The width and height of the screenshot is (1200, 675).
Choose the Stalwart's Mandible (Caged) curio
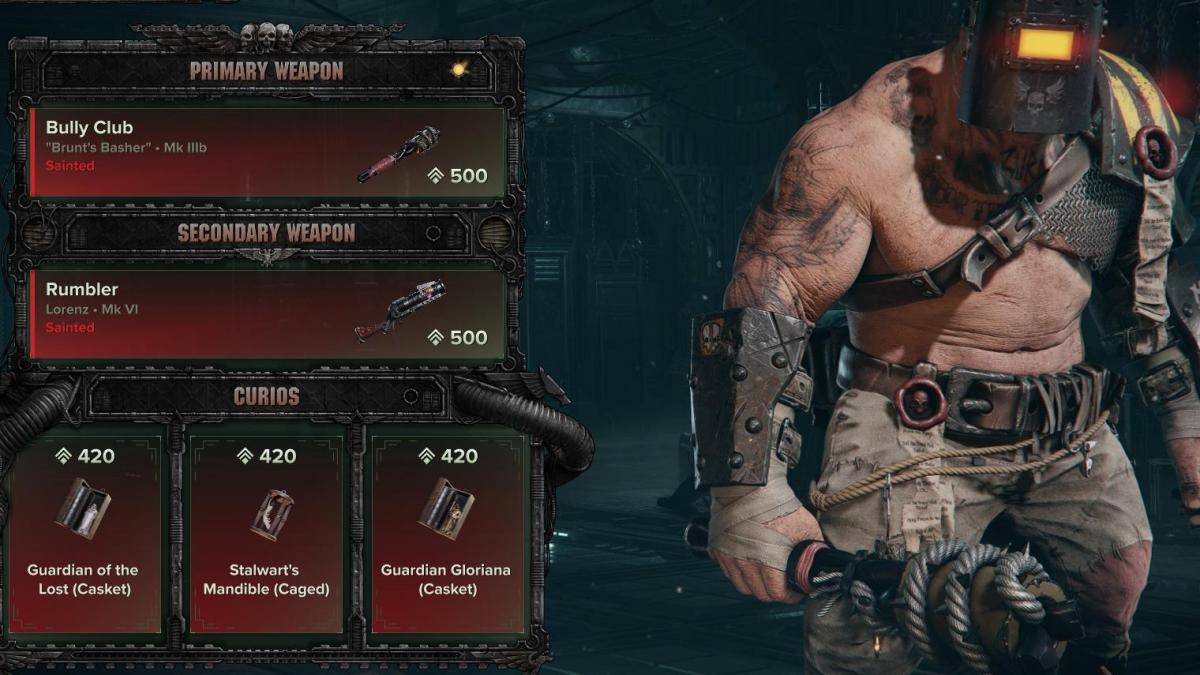coord(266,534)
